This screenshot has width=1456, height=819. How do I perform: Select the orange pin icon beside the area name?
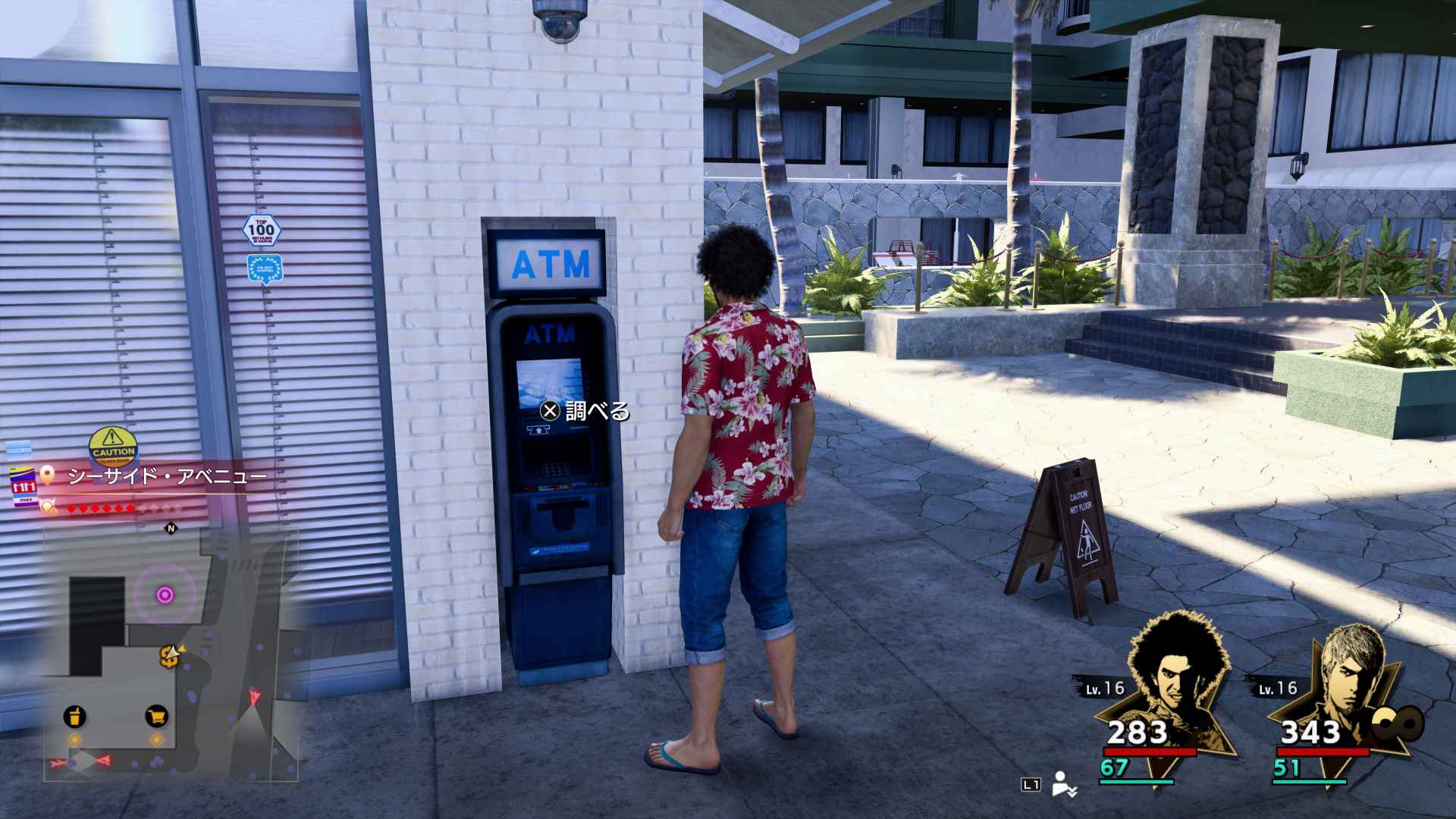tap(47, 475)
